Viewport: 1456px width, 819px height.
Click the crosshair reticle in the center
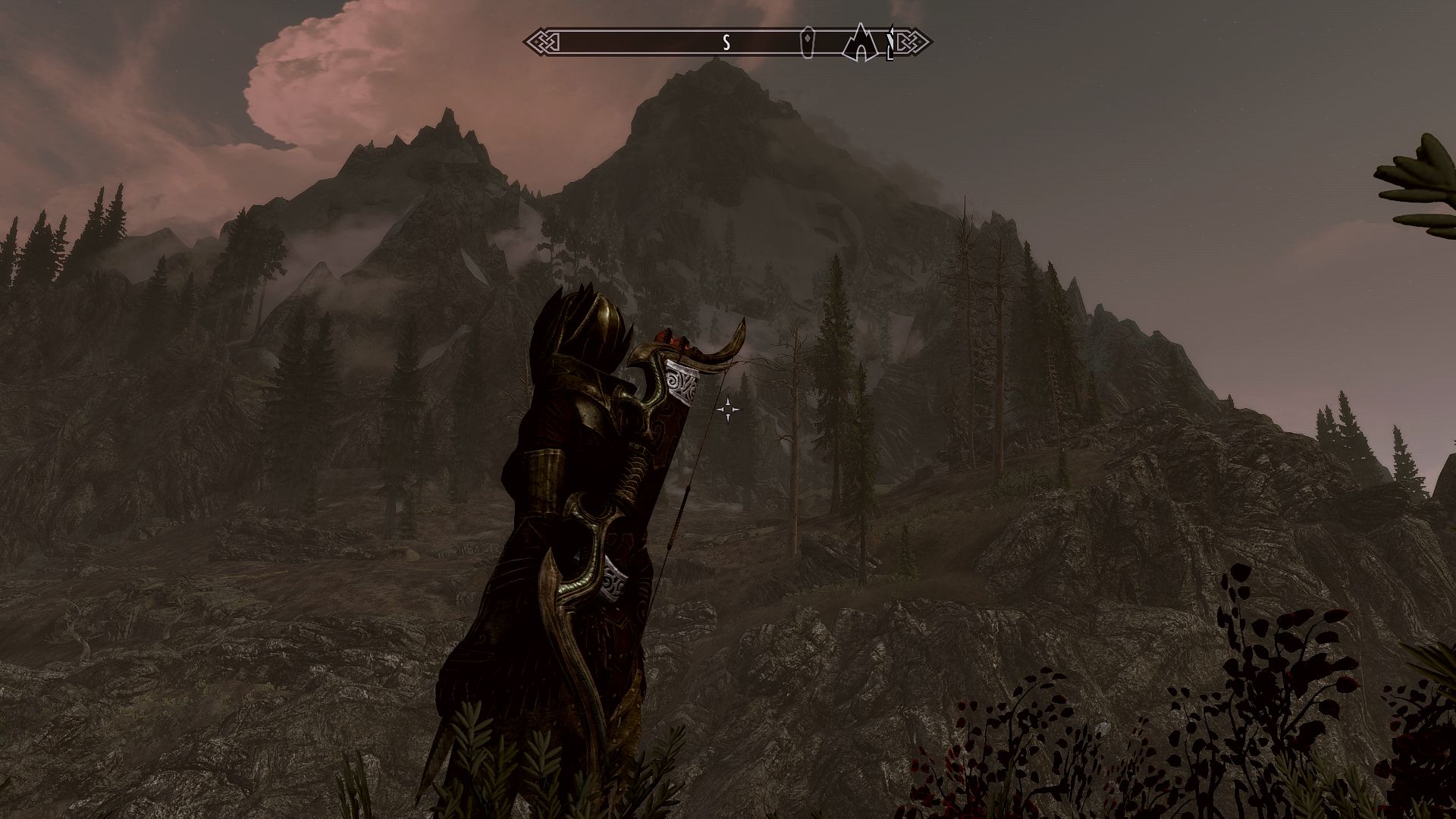tap(730, 409)
